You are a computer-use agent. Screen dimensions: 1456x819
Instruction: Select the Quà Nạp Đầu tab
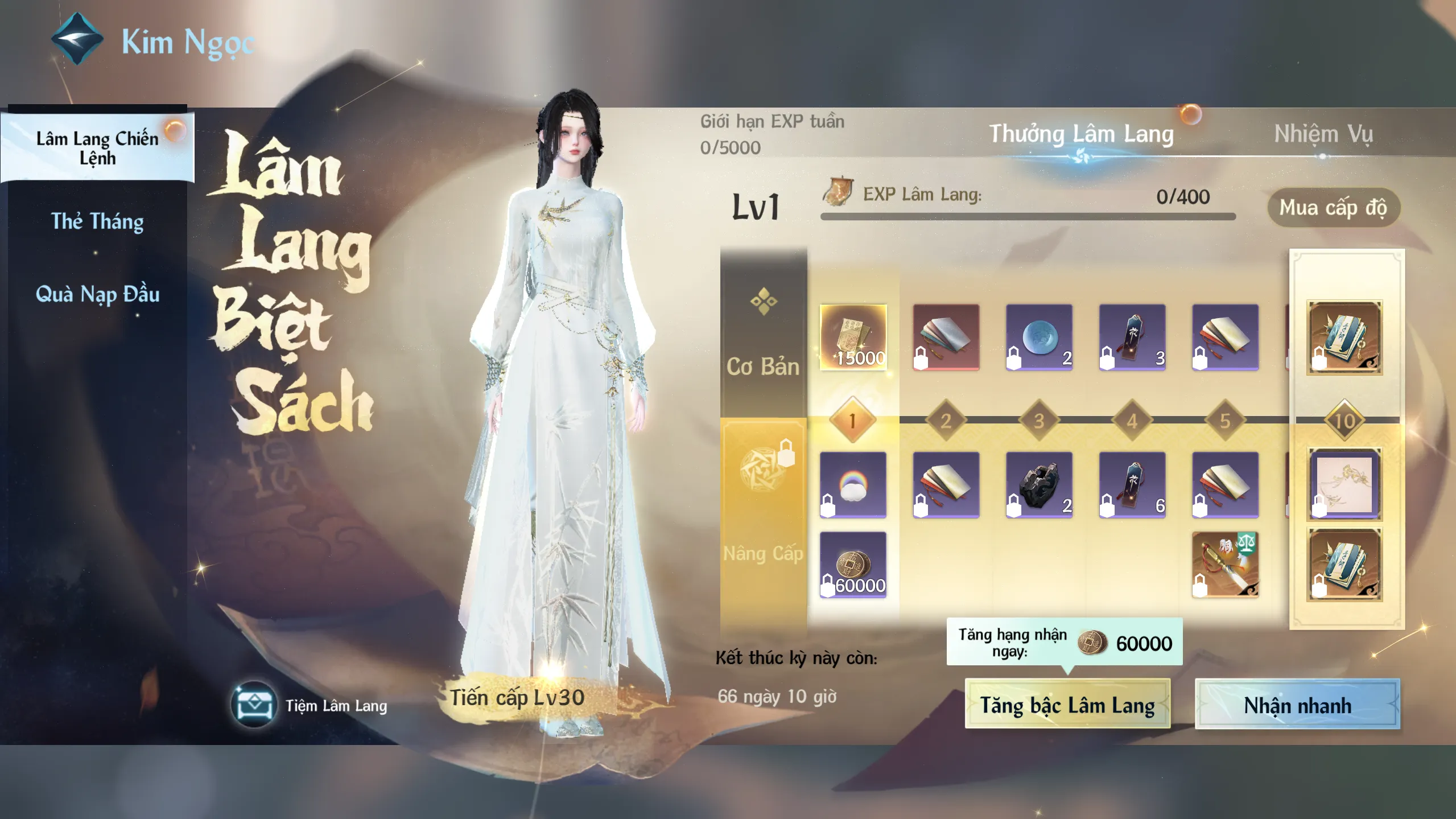click(97, 294)
